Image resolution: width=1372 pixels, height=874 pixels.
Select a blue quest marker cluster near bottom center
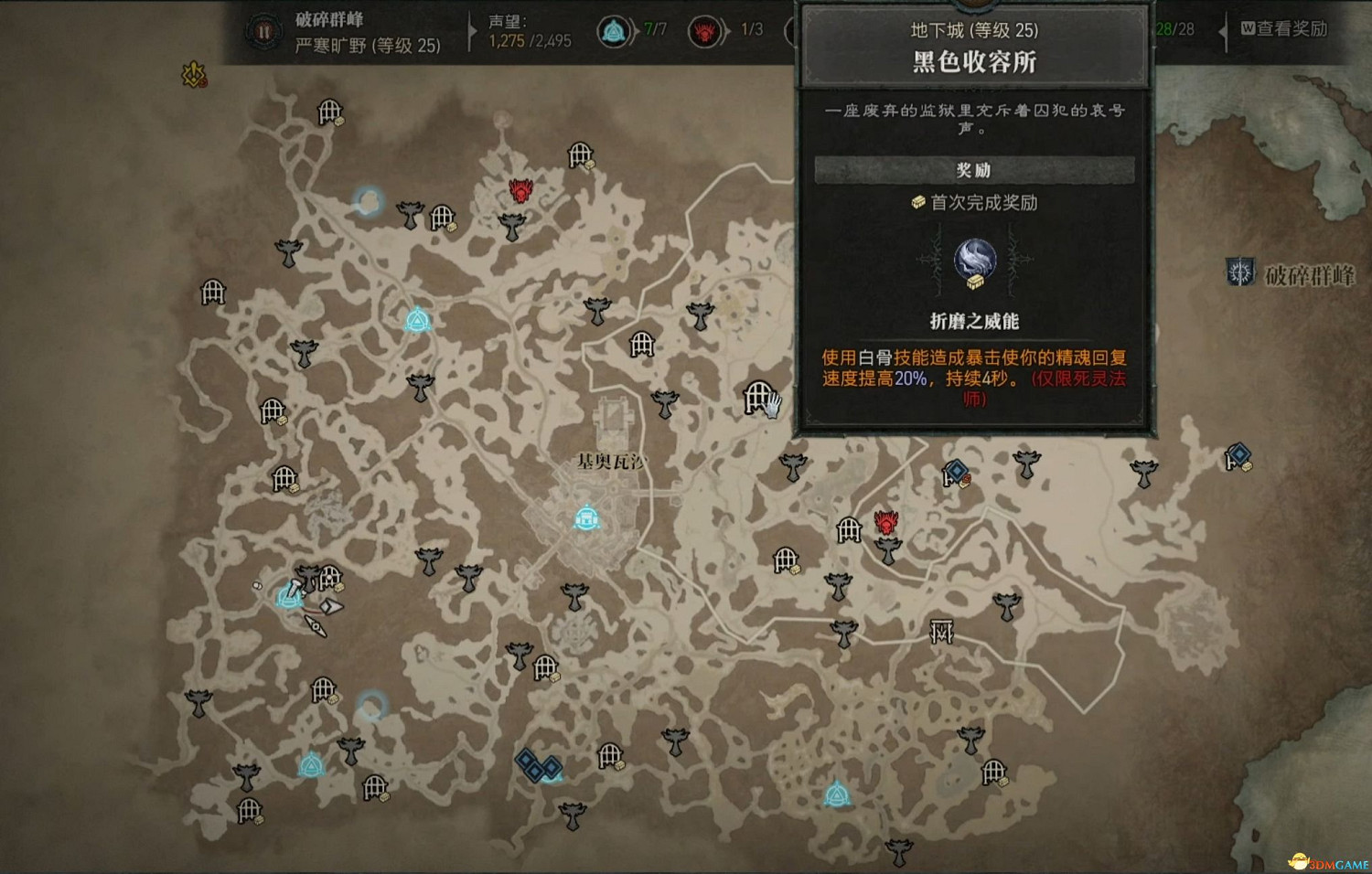click(538, 766)
